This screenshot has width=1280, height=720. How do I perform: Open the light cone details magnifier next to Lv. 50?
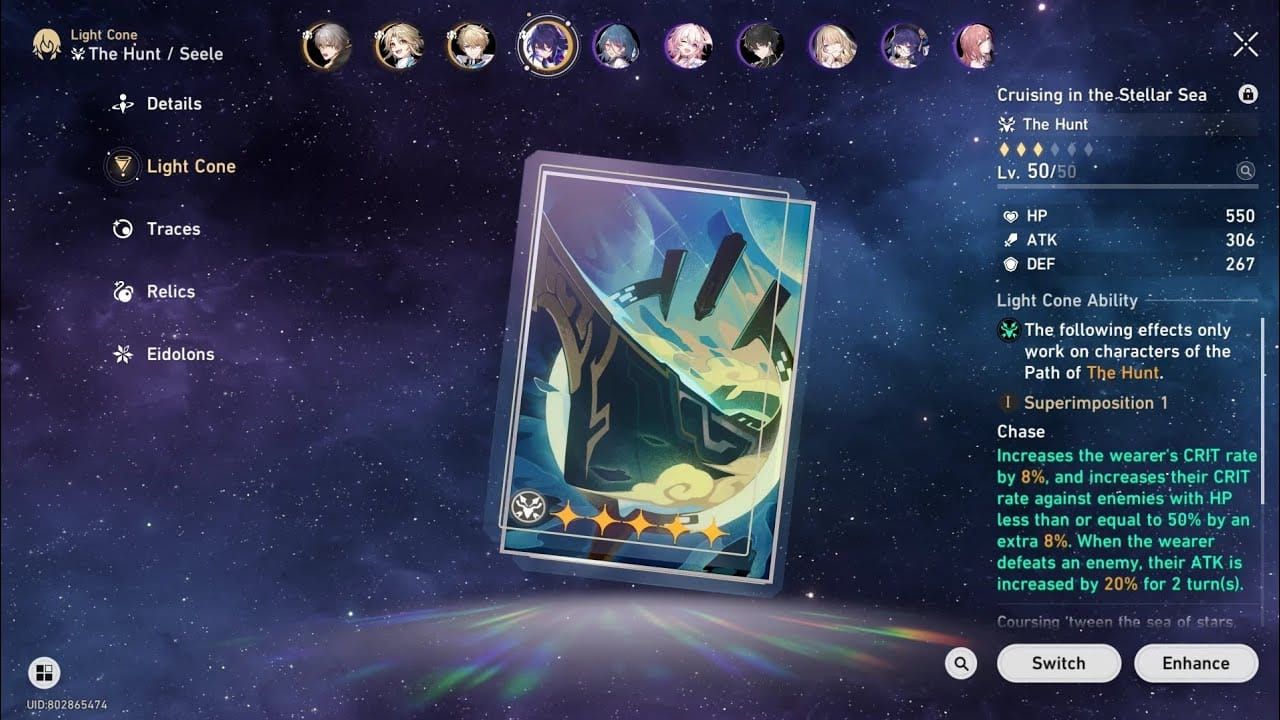[x=1245, y=170]
